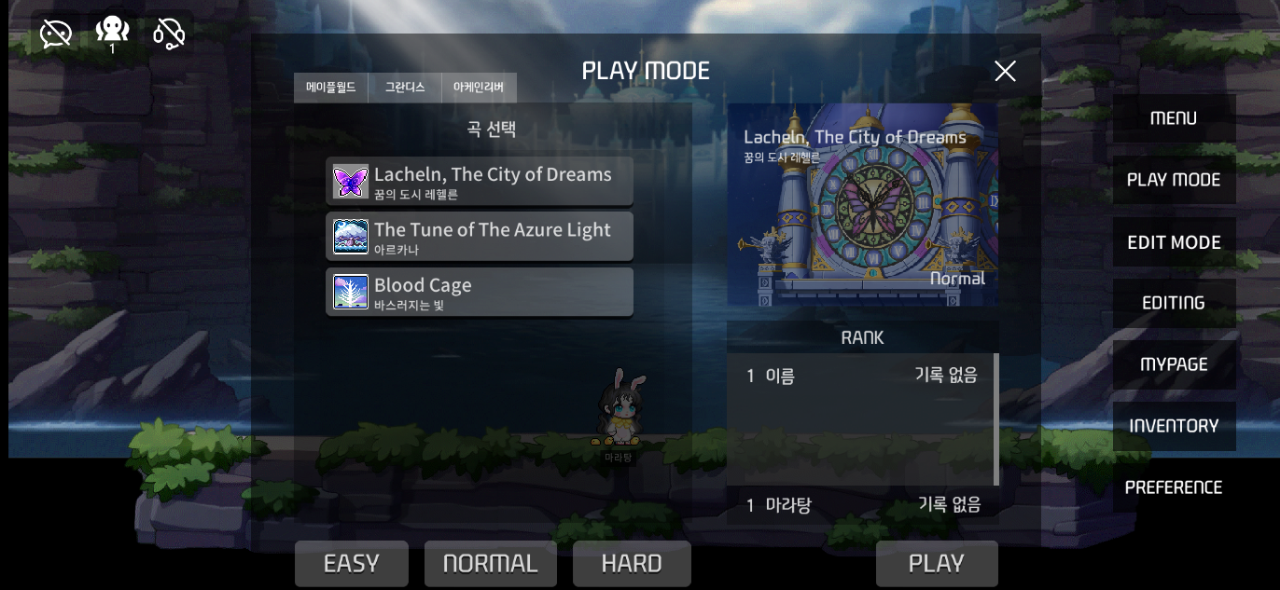Toggle the muted chat bubble icon
Screen dimensions: 1280x590
(56, 34)
